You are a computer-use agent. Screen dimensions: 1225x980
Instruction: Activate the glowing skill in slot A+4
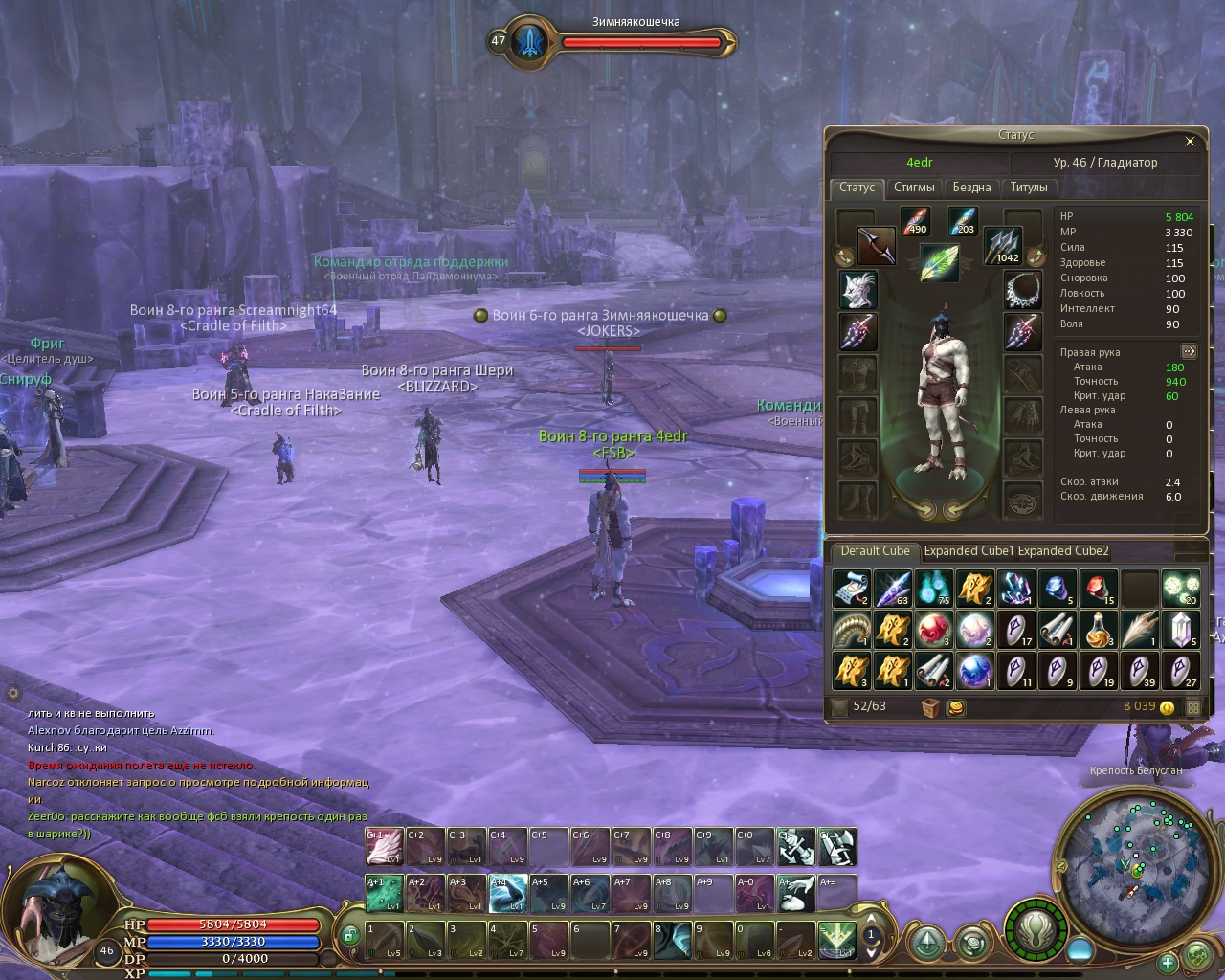[x=507, y=893]
